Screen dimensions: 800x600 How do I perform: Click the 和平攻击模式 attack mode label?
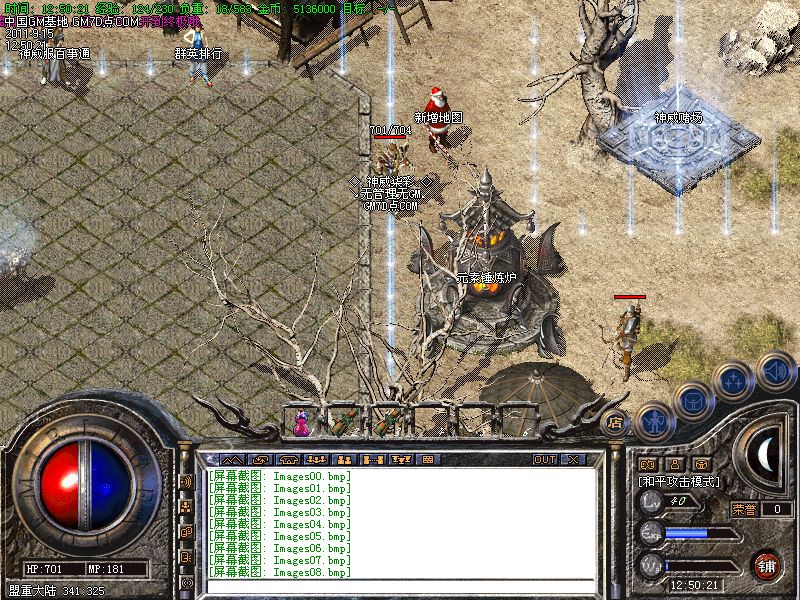[x=680, y=481]
